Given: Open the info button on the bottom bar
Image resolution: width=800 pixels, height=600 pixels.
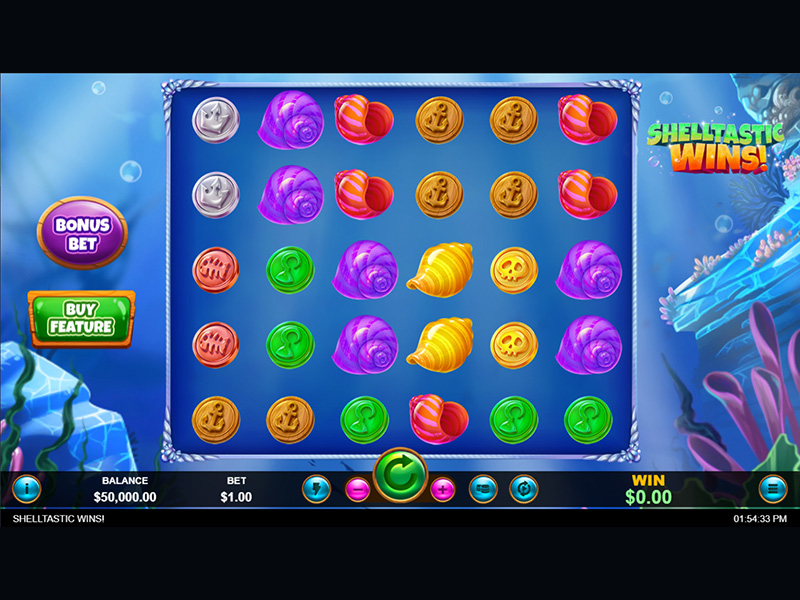Looking at the screenshot, I should tap(25, 489).
